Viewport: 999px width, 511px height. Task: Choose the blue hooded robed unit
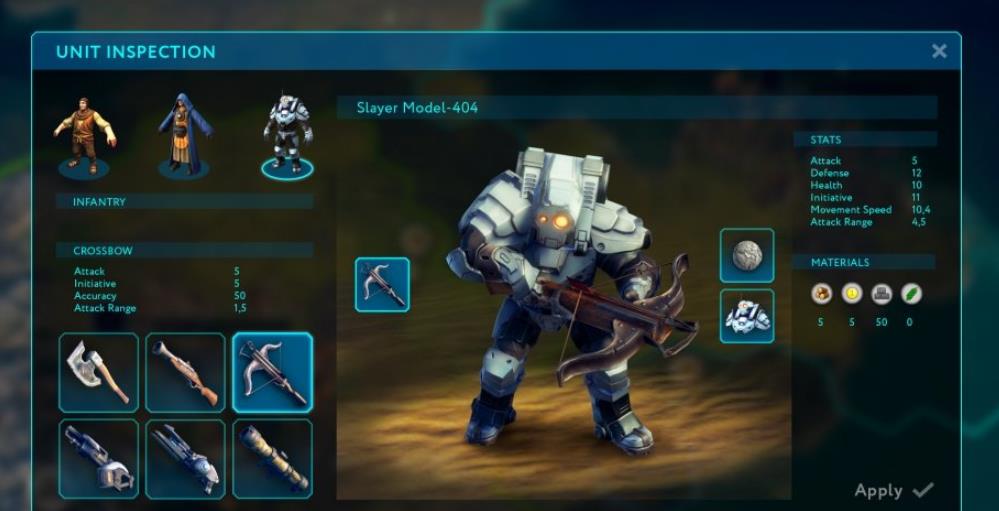[184, 135]
